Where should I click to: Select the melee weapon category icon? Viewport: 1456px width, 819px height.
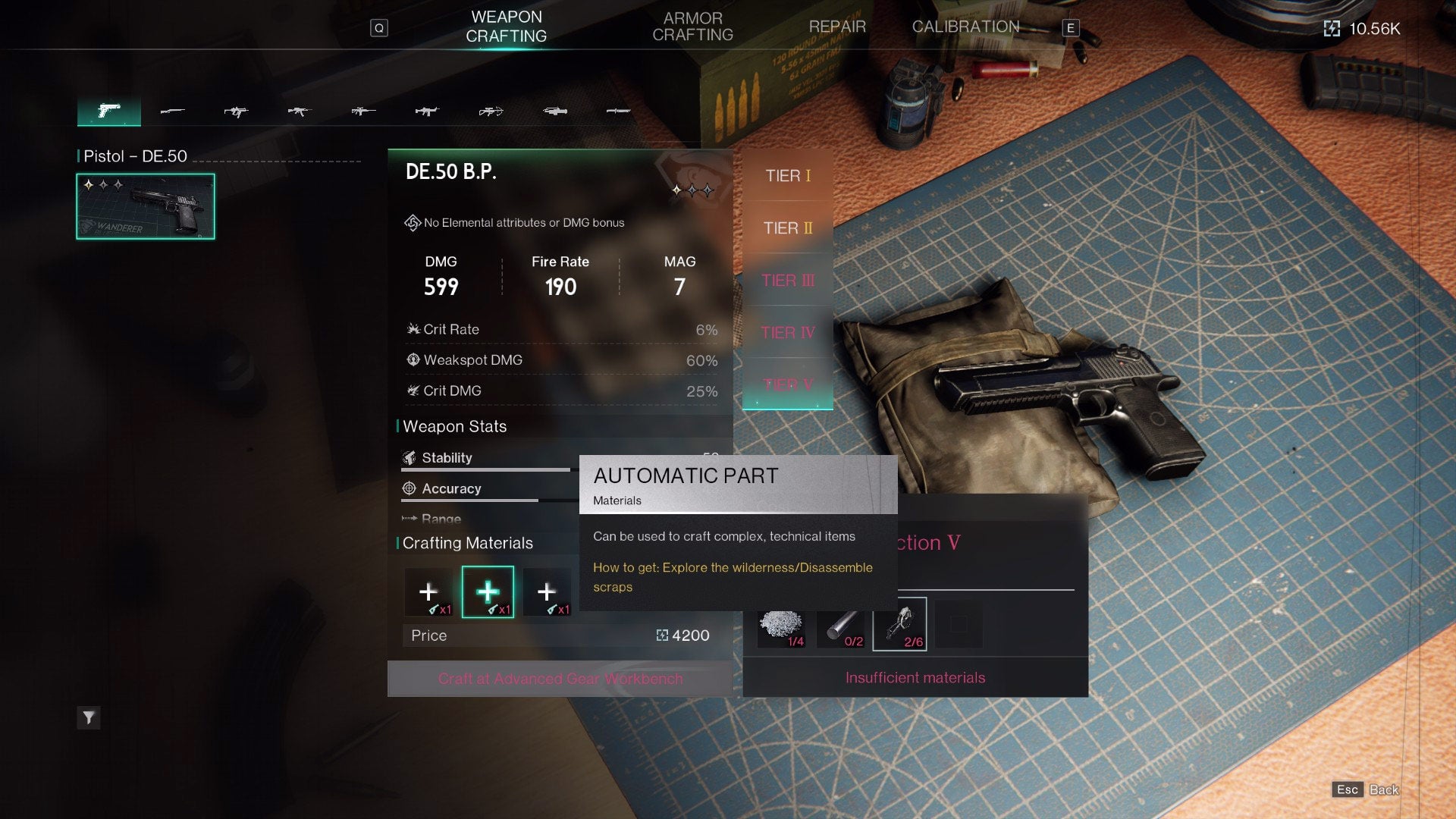pyautogui.click(x=619, y=111)
